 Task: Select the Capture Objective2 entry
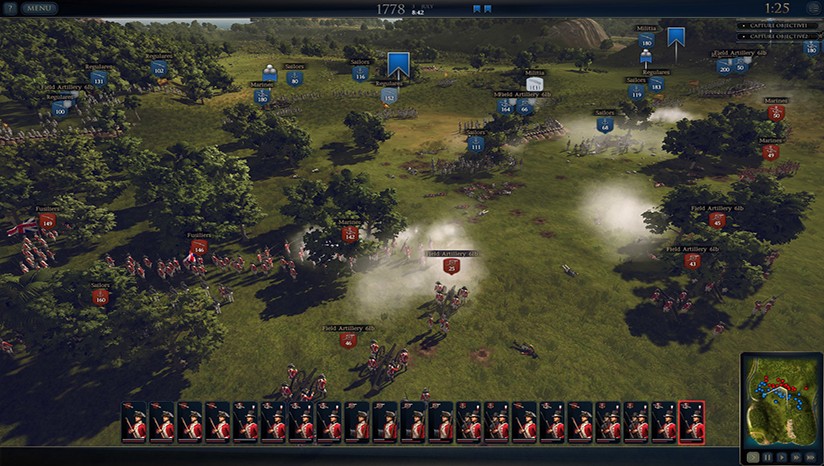tap(778, 38)
